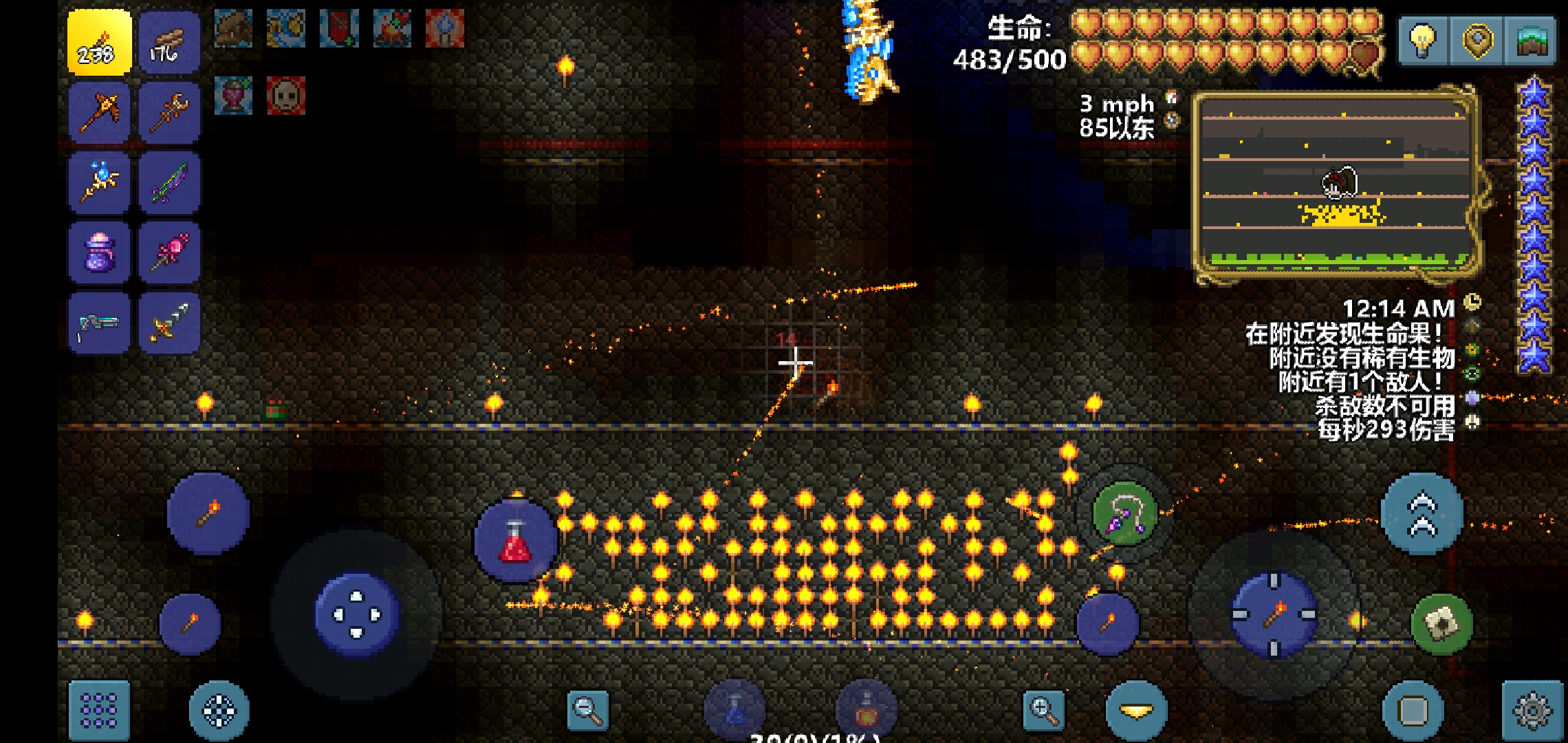Select the wood stack hotbar slot
Viewport: 1568px width, 743px height.
[x=169, y=43]
